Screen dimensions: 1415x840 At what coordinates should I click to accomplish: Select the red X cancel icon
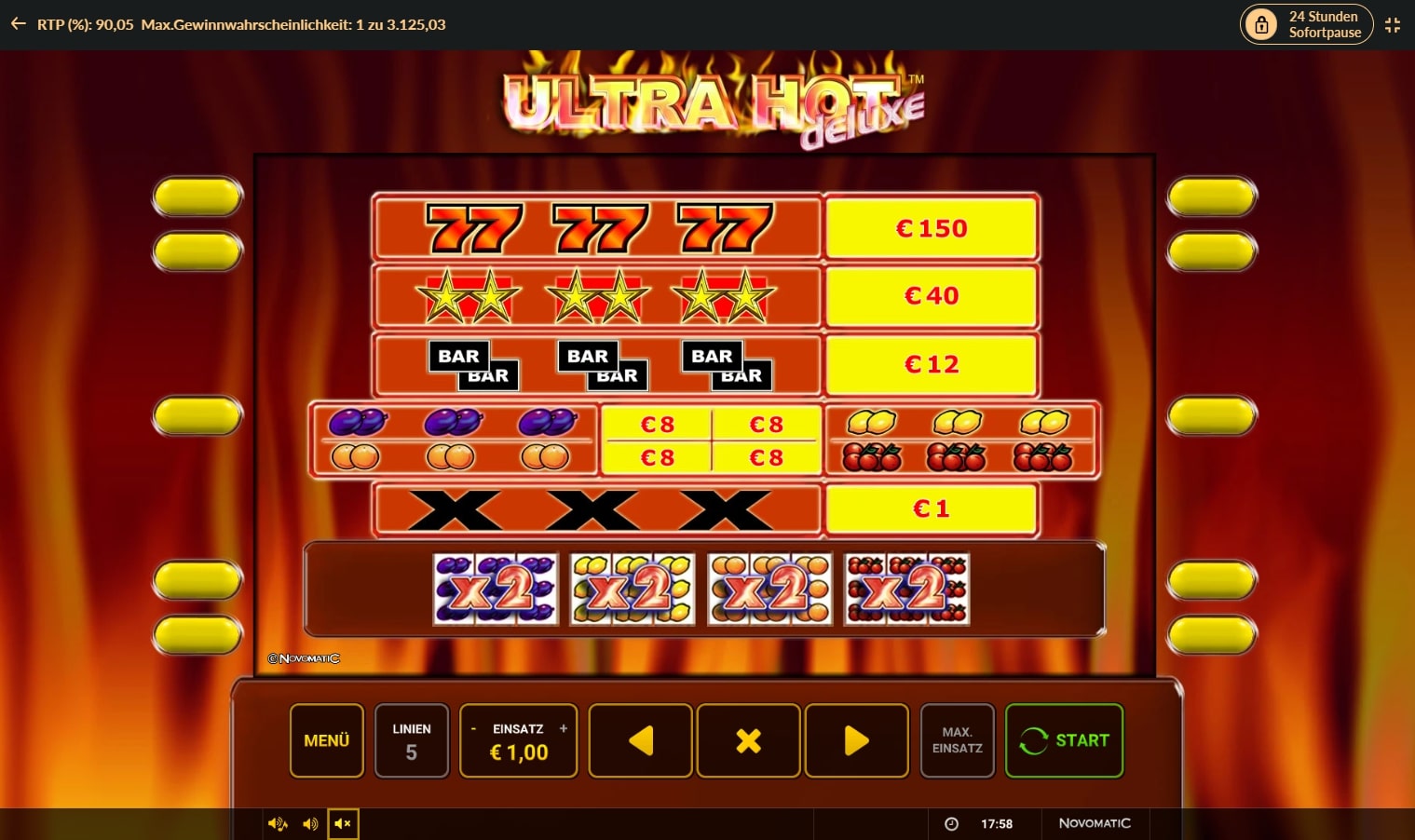click(748, 740)
